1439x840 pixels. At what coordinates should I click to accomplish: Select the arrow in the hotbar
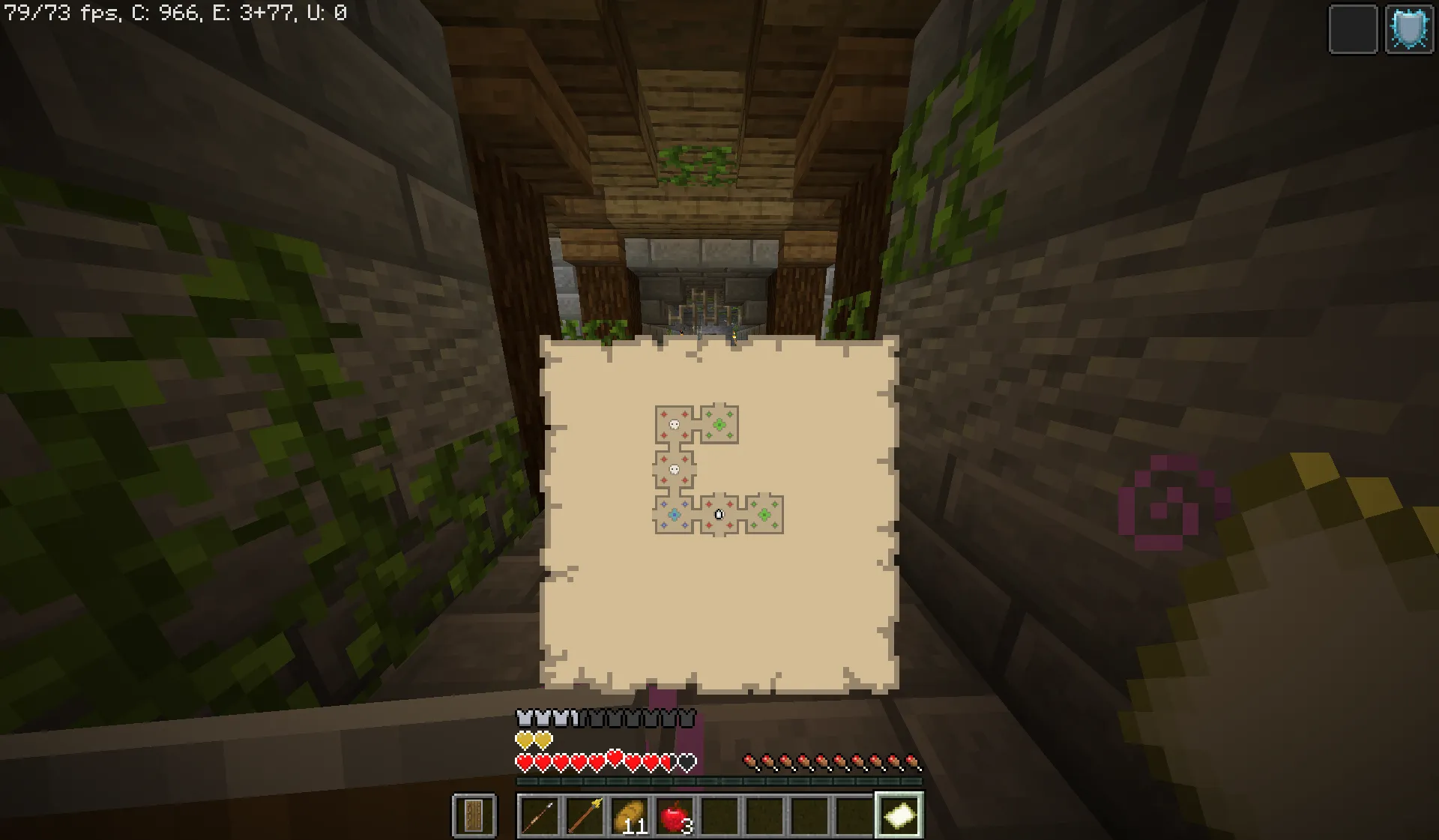tap(538, 815)
